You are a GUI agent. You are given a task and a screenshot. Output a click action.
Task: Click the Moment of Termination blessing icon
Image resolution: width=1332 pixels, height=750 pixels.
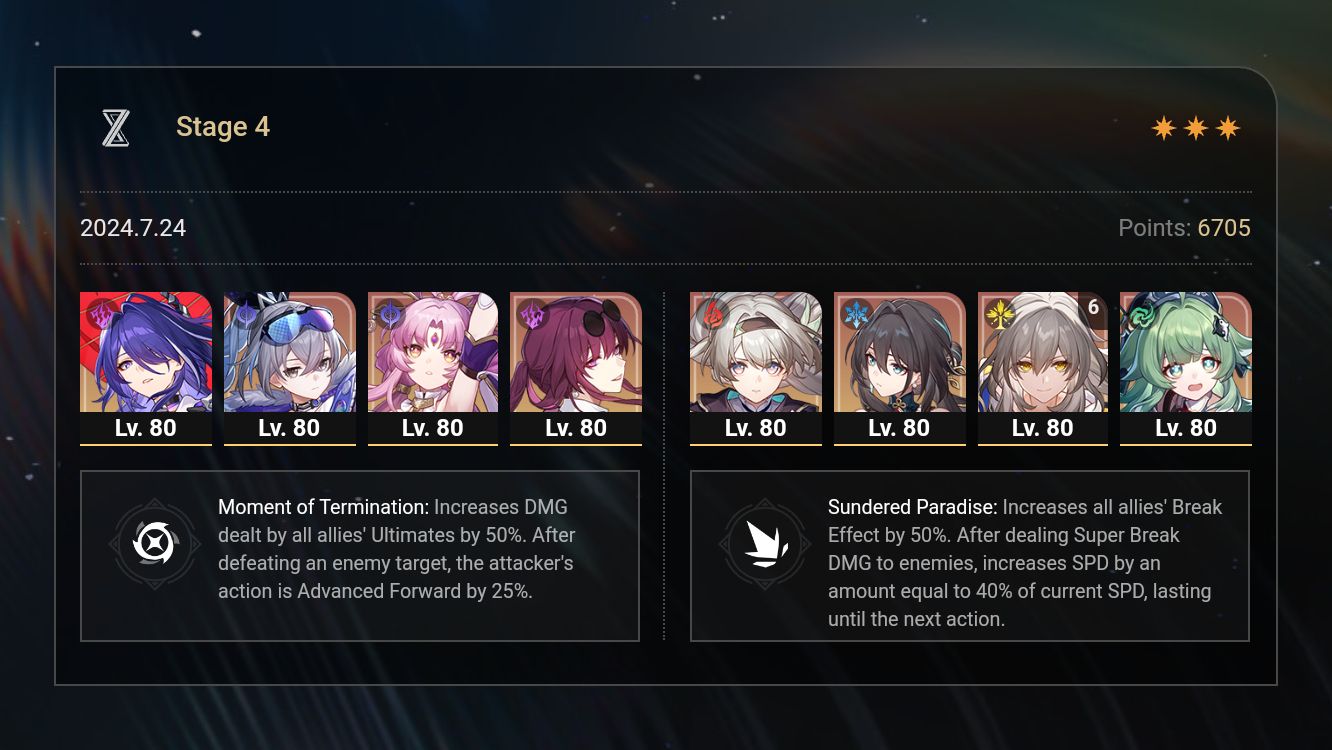155,545
